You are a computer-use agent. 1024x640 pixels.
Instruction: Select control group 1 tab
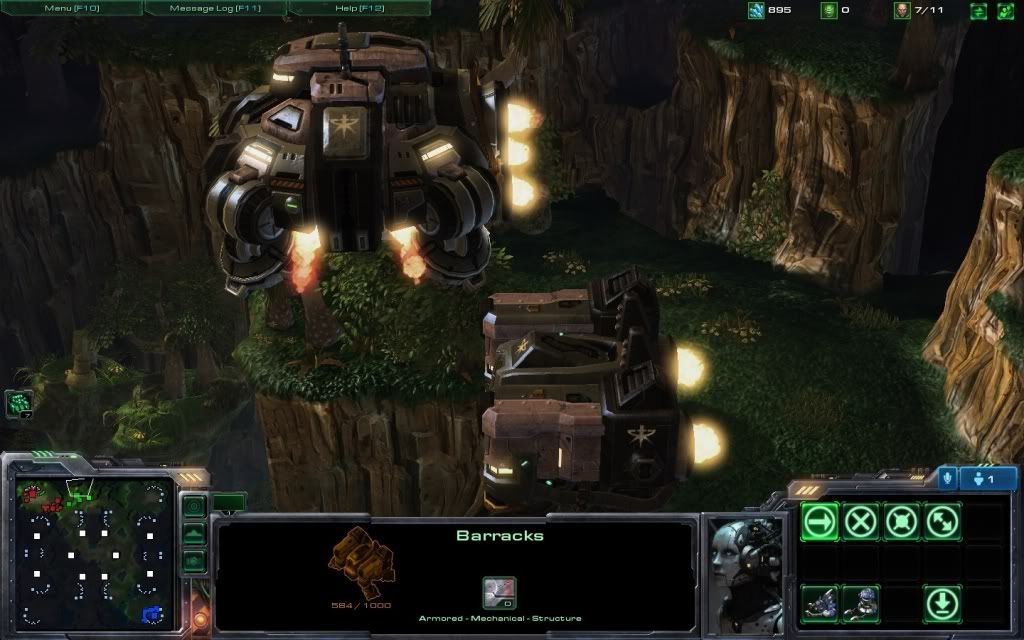click(x=988, y=478)
